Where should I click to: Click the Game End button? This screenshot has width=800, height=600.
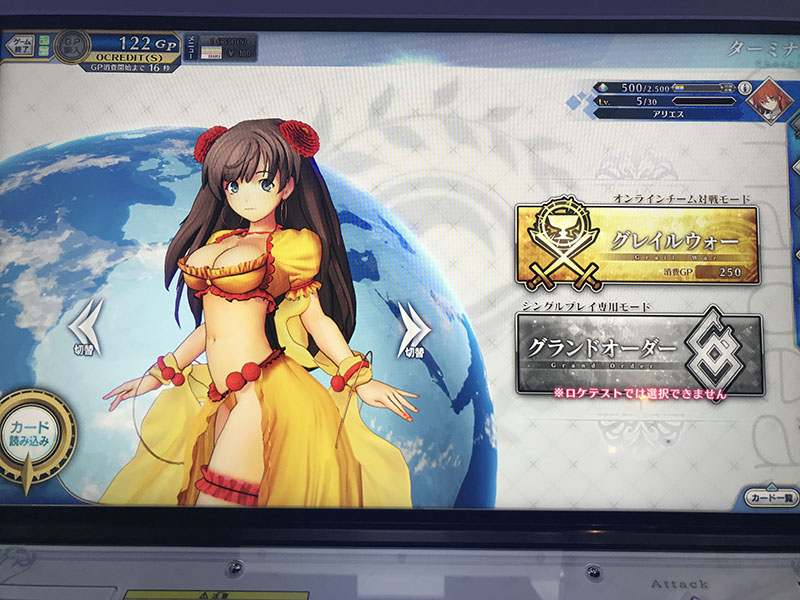point(22,46)
